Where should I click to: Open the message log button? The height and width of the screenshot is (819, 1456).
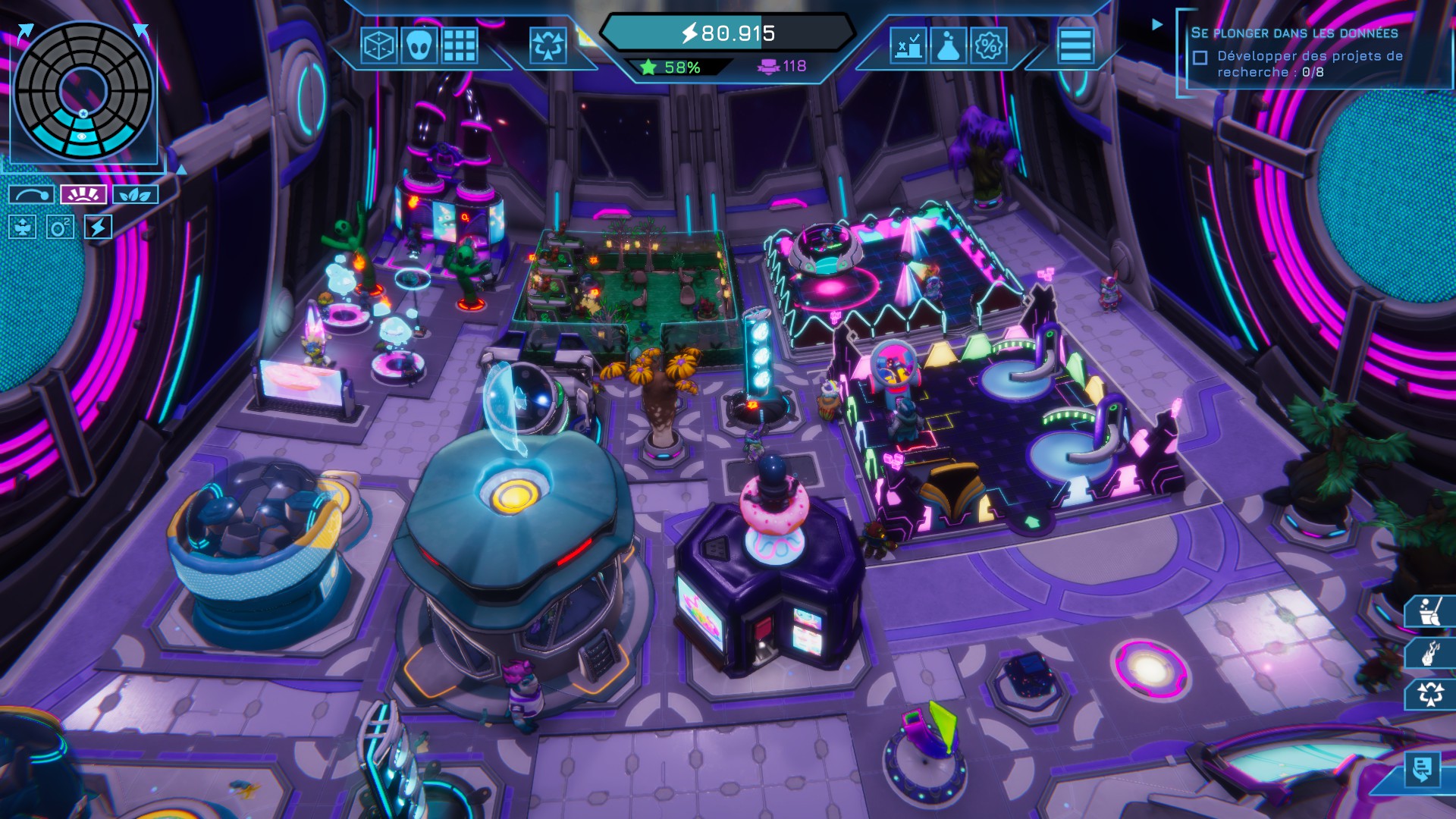[1422, 769]
